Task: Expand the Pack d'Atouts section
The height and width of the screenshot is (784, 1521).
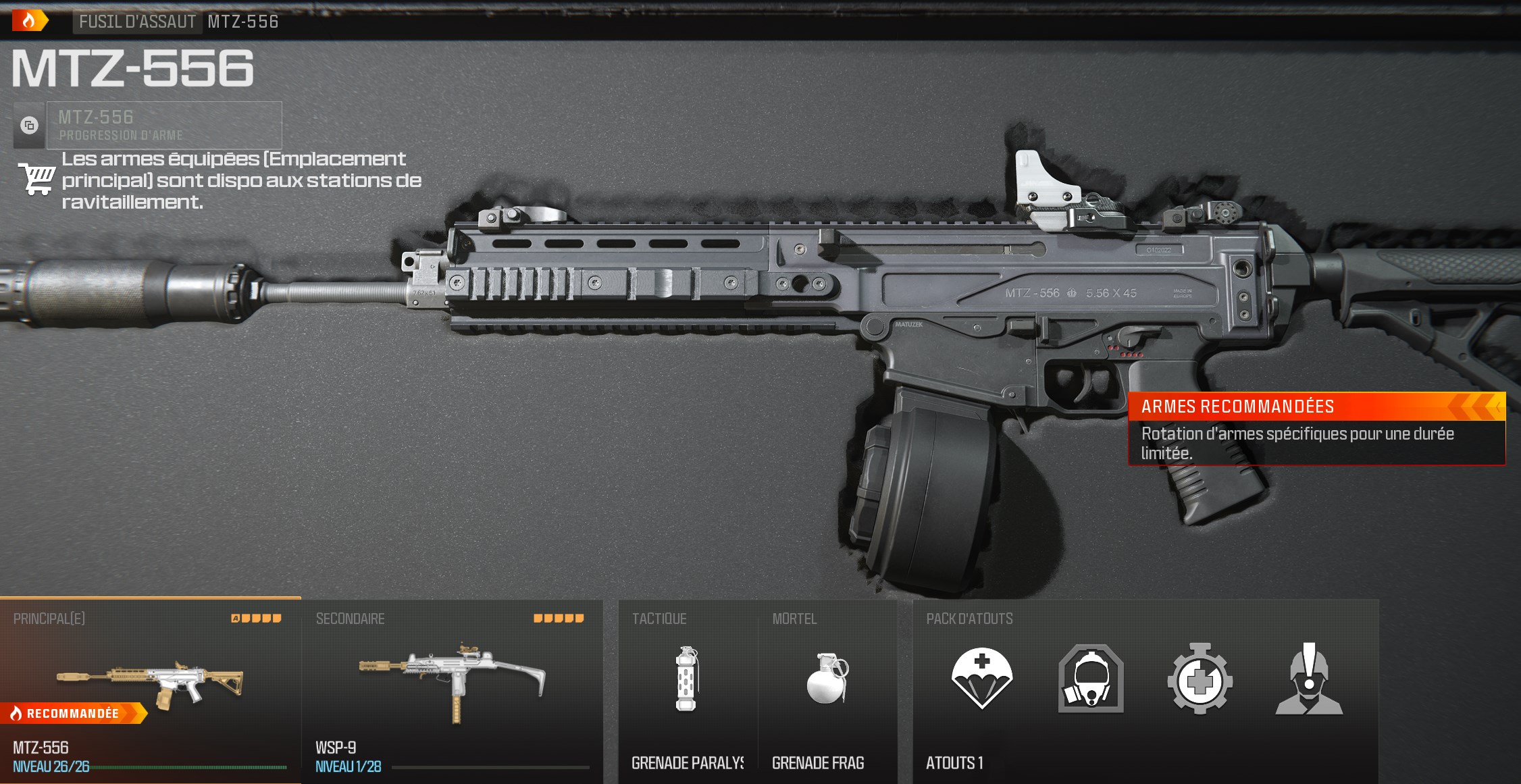Action: tap(970, 618)
